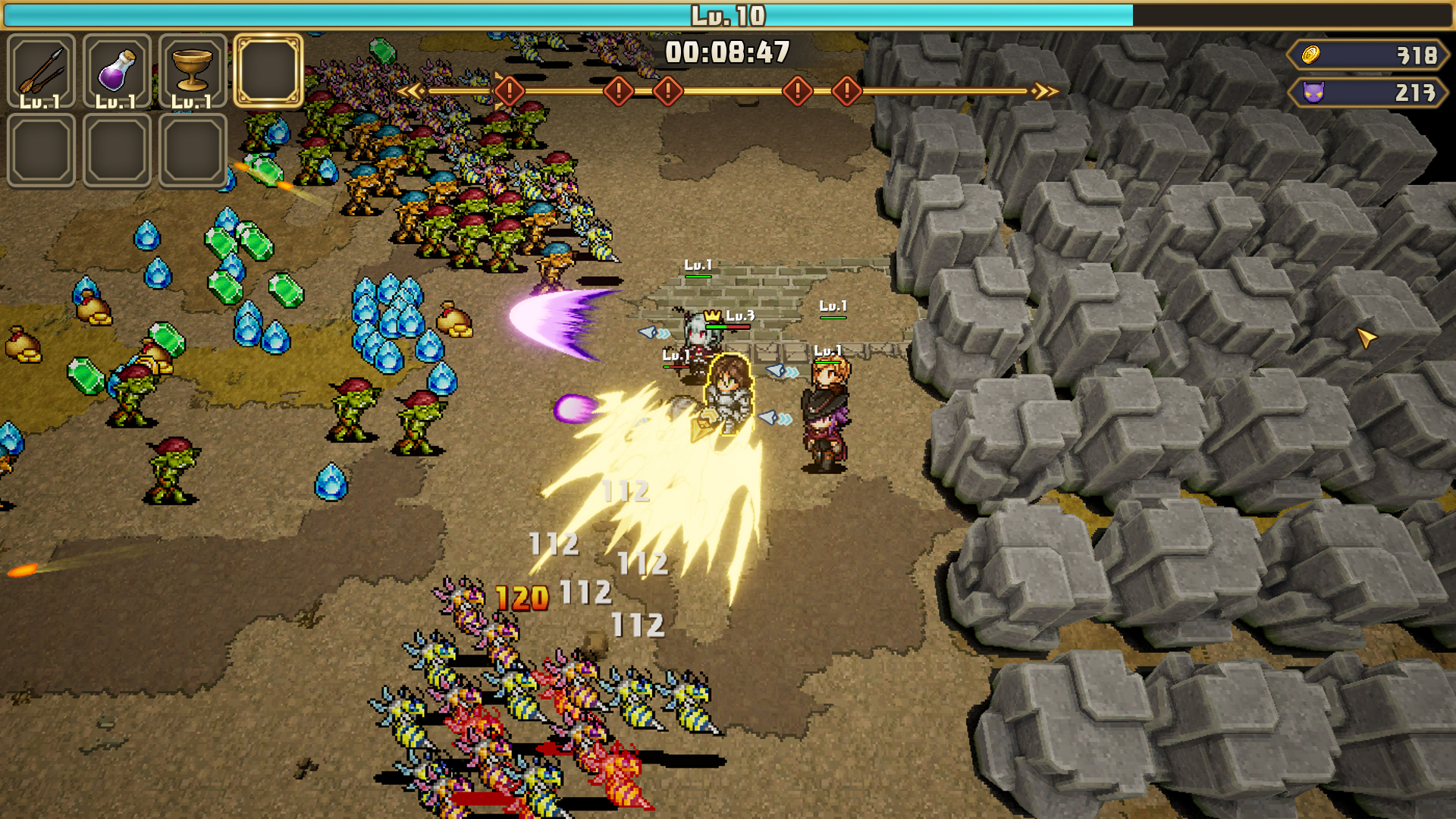Click the left double-arrow on the wave timeline
Screen dimensions: 1456x819
click(x=410, y=92)
